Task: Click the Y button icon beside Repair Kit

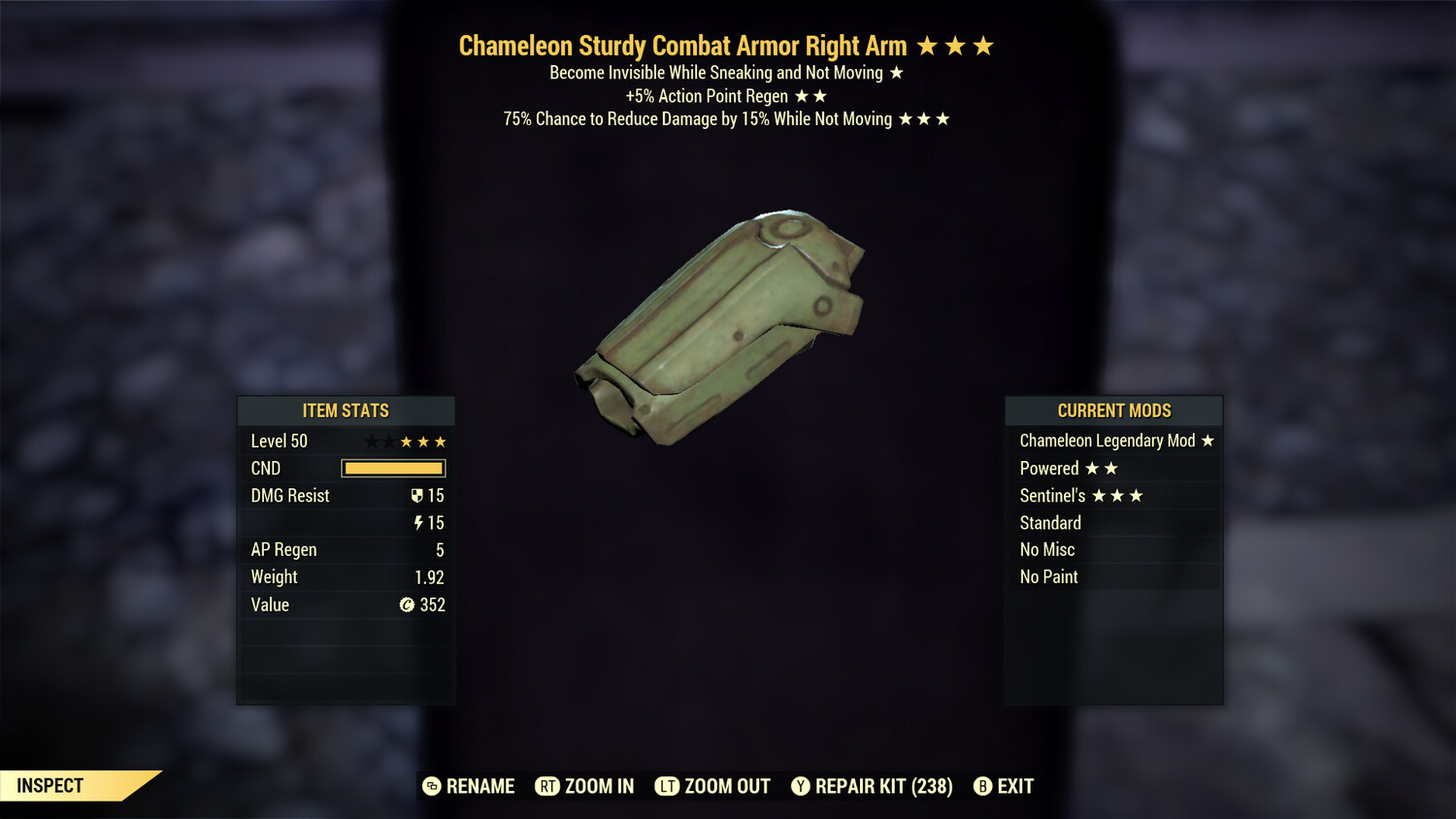Action: coord(801,787)
